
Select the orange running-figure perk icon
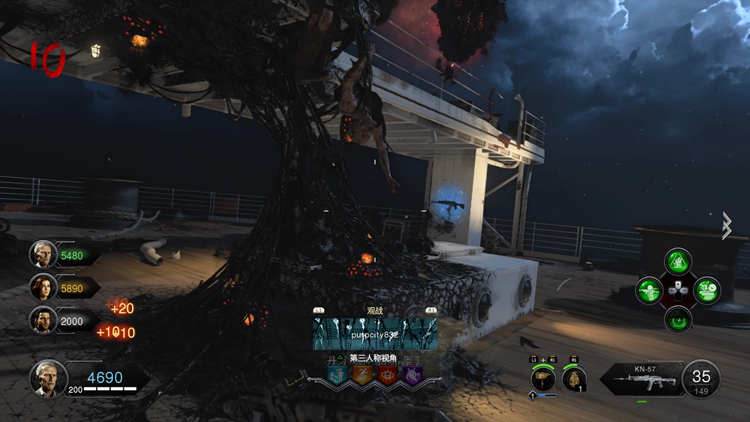[360, 374]
